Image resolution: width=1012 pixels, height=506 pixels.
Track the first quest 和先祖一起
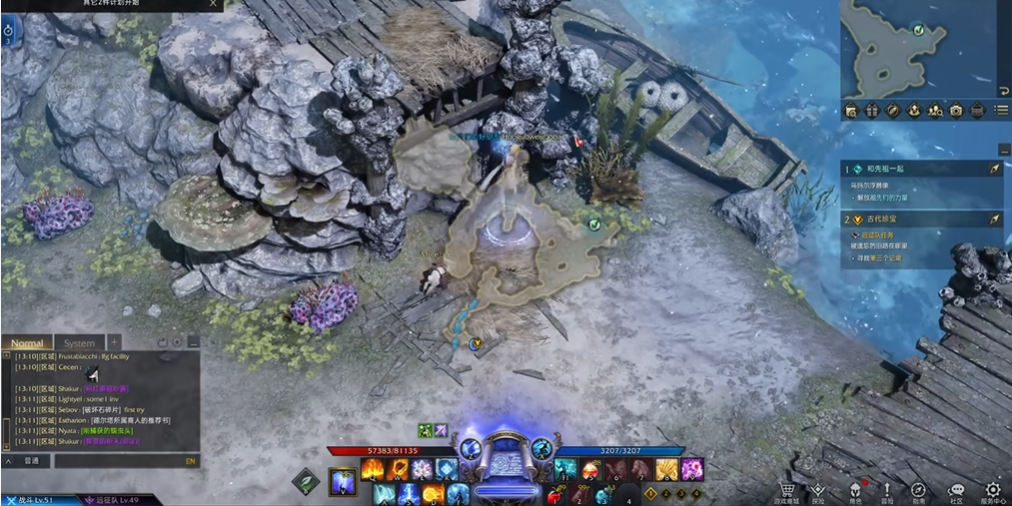pyautogui.click(x=995, y=170)
